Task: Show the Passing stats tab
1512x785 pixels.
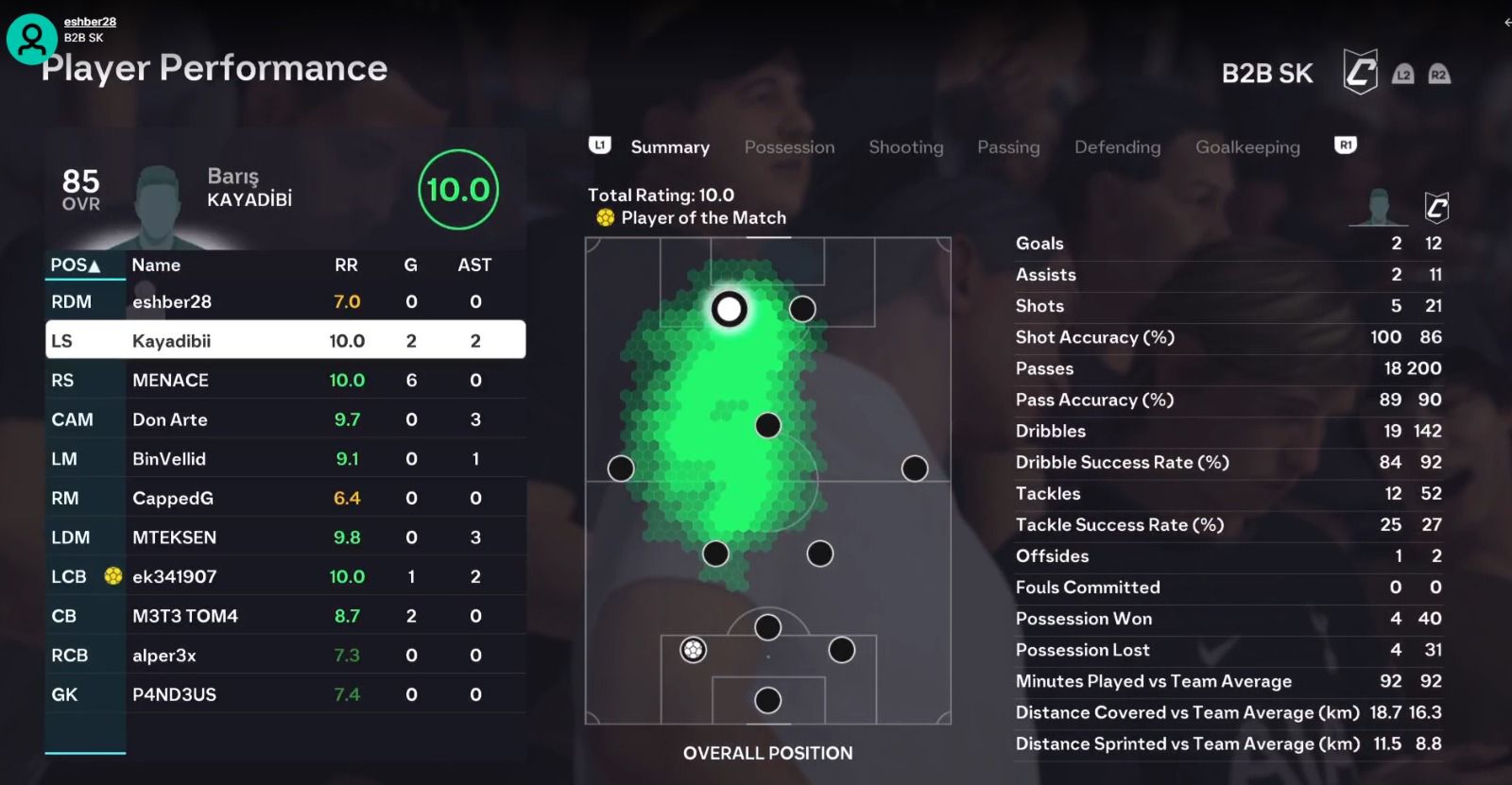Action: click(x=1008, y=147)
